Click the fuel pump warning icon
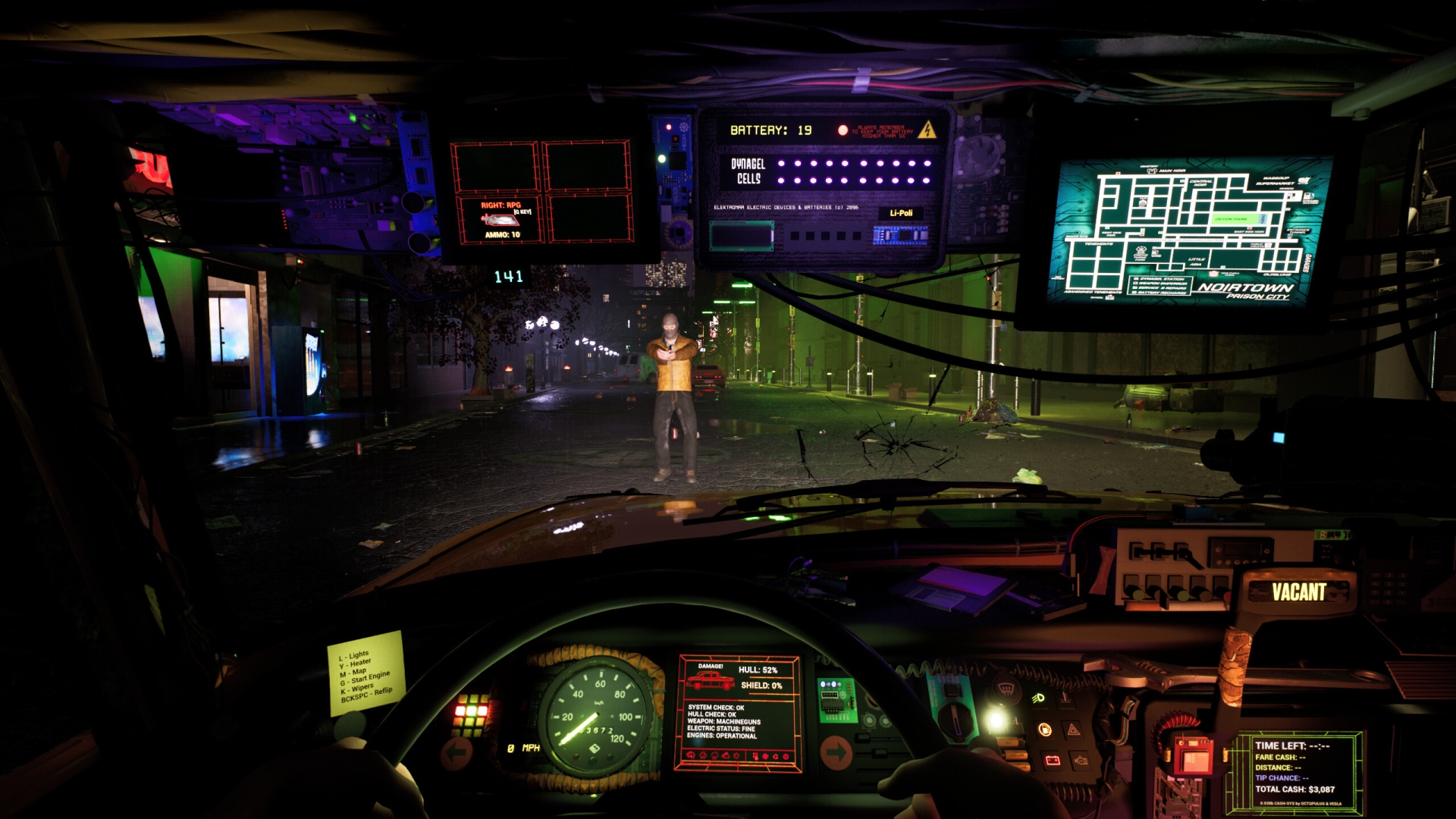The image size is (1456, 819). click(x=1046, y=730)
